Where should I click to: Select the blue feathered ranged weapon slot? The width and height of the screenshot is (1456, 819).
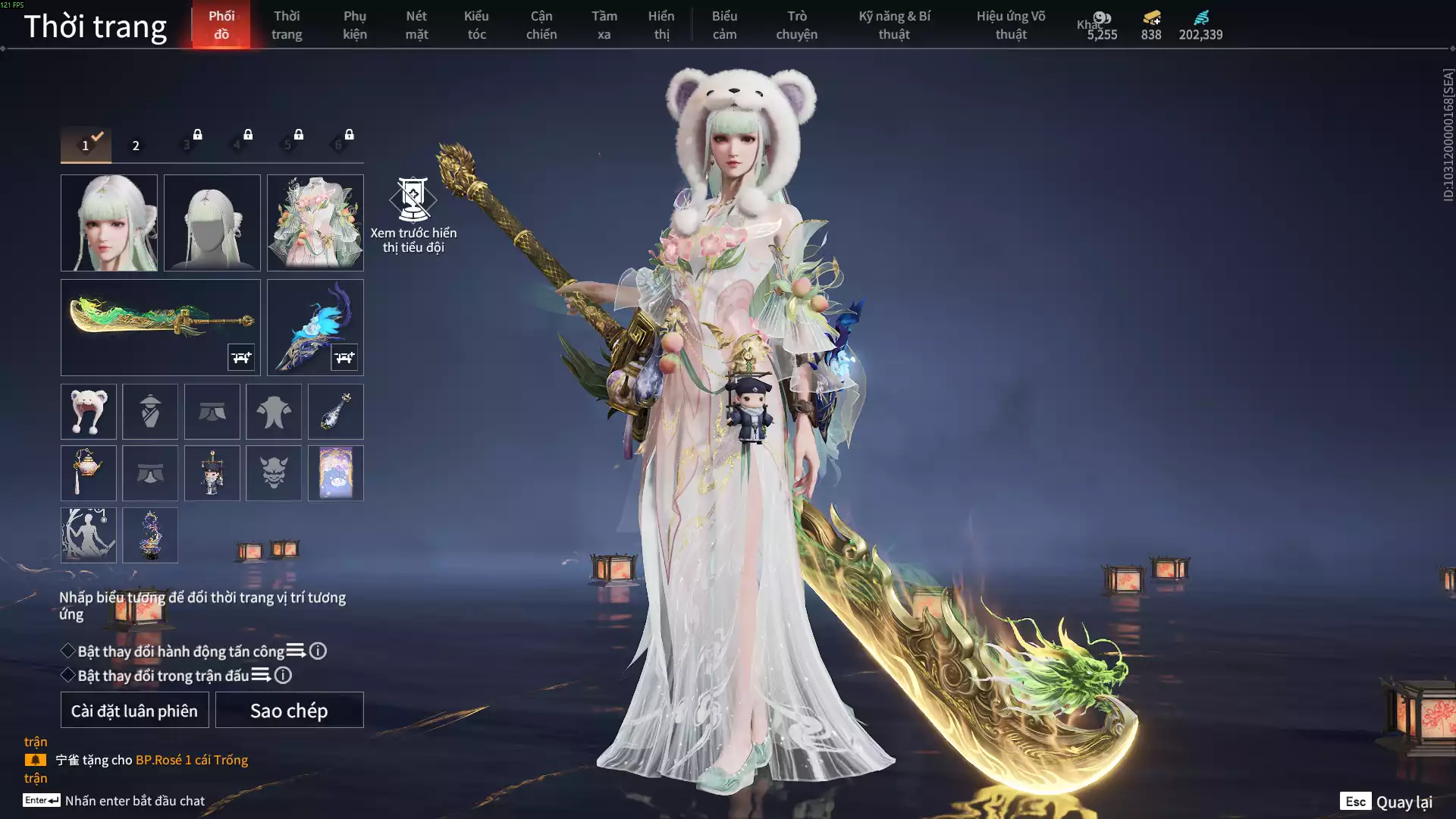(315, 327)
